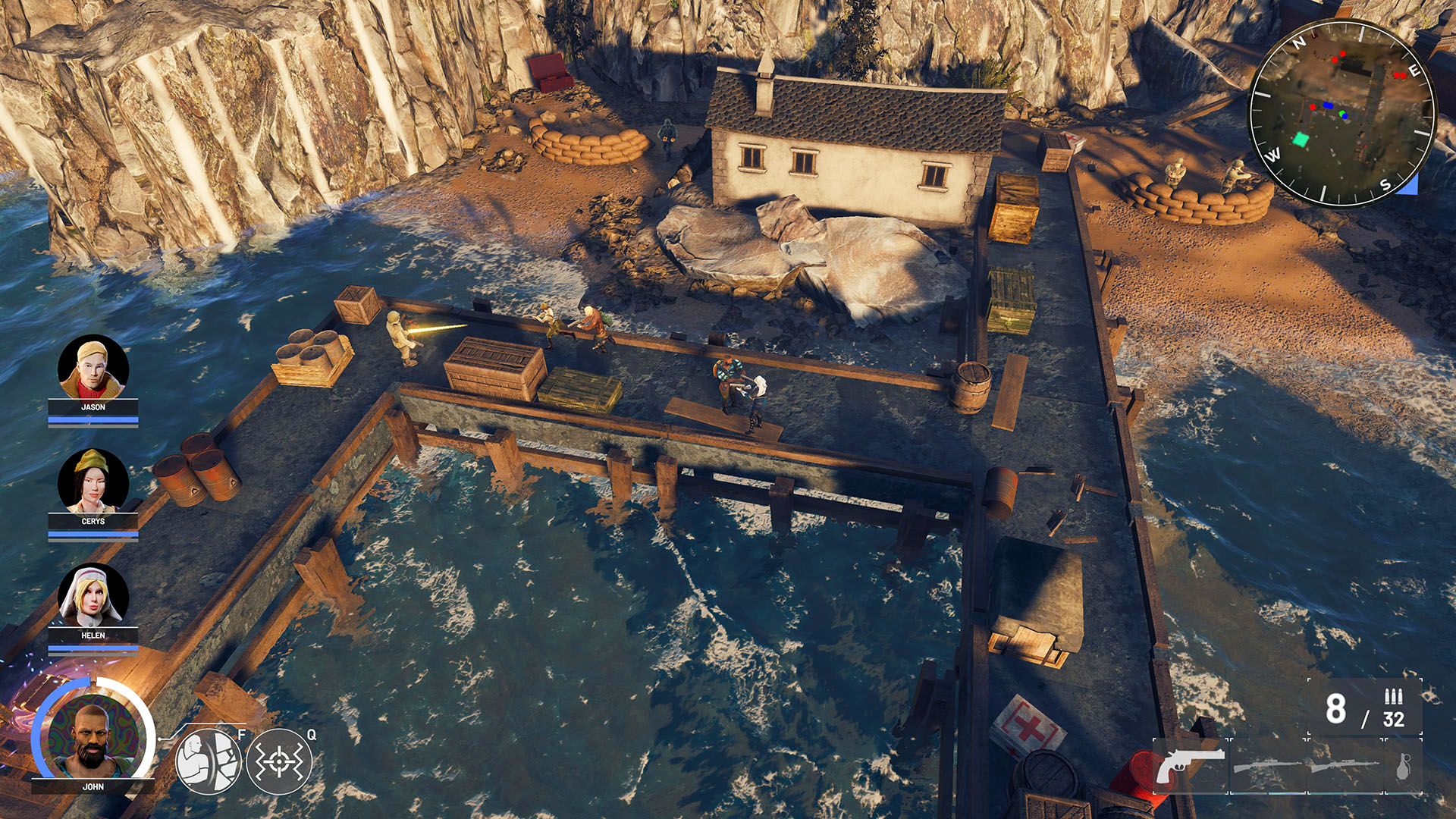Select Jason's squad portrait
Image resolution: width=1456 pixels, height=819 pixels.
point(93,369)
